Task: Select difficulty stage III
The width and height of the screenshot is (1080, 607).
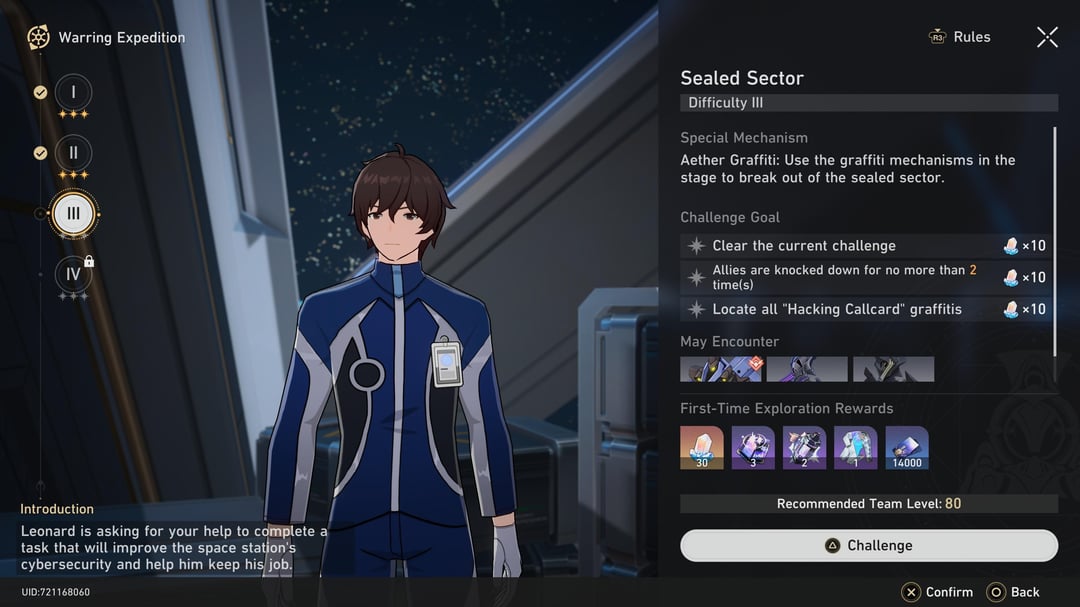Action: (73, 213)
